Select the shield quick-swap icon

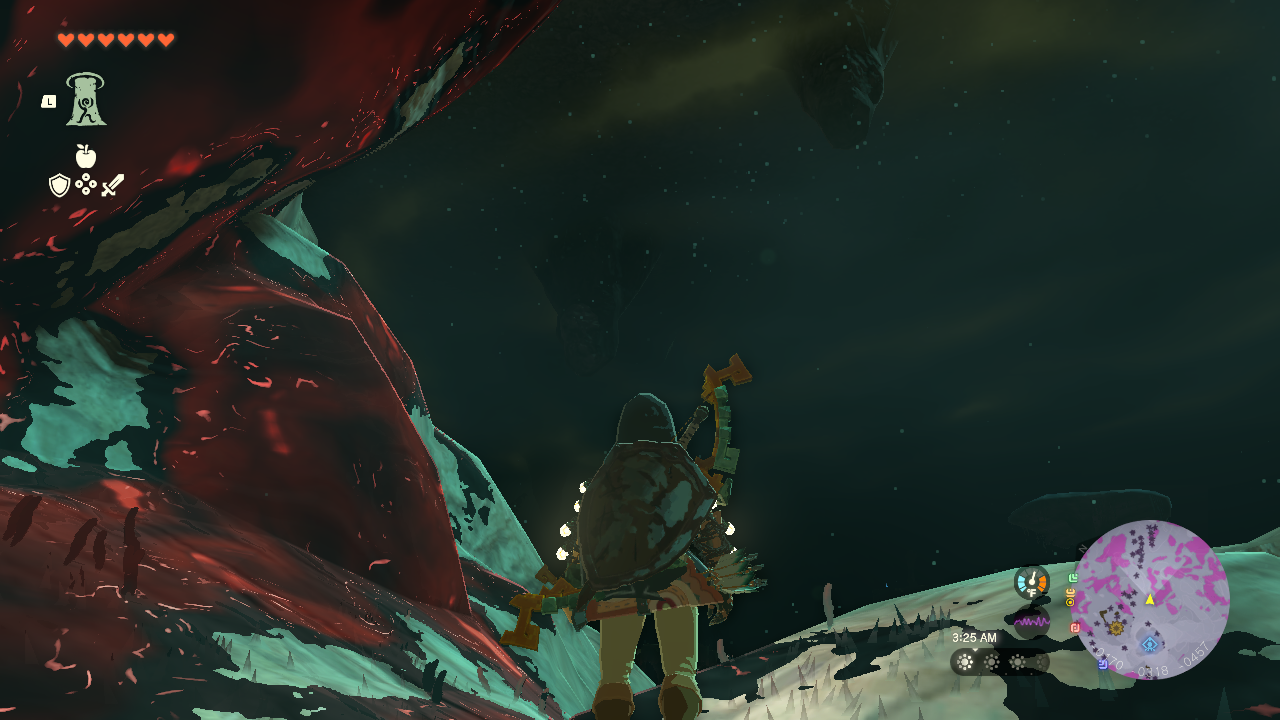pyautogui.click(x=59, y=185)
